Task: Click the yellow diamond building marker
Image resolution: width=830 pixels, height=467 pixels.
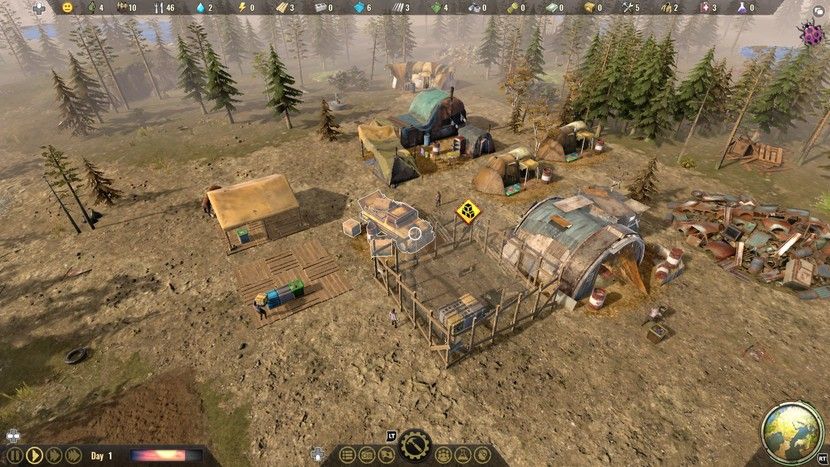Action: pyautogui.click(x=466, y=211)
